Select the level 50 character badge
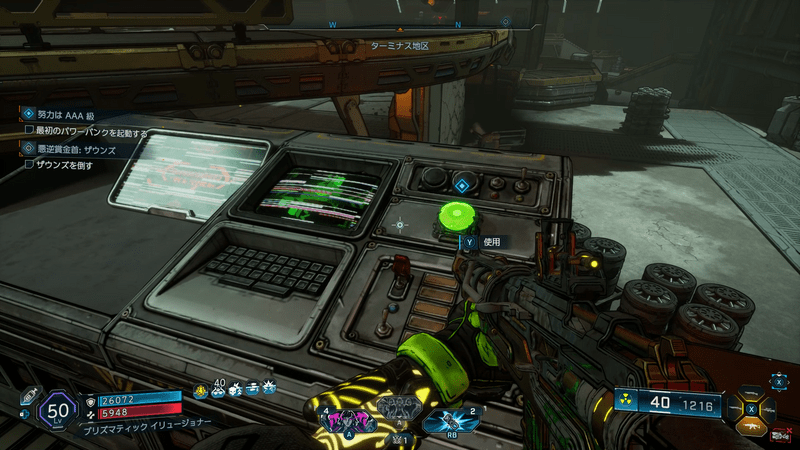 click(57, 409)
